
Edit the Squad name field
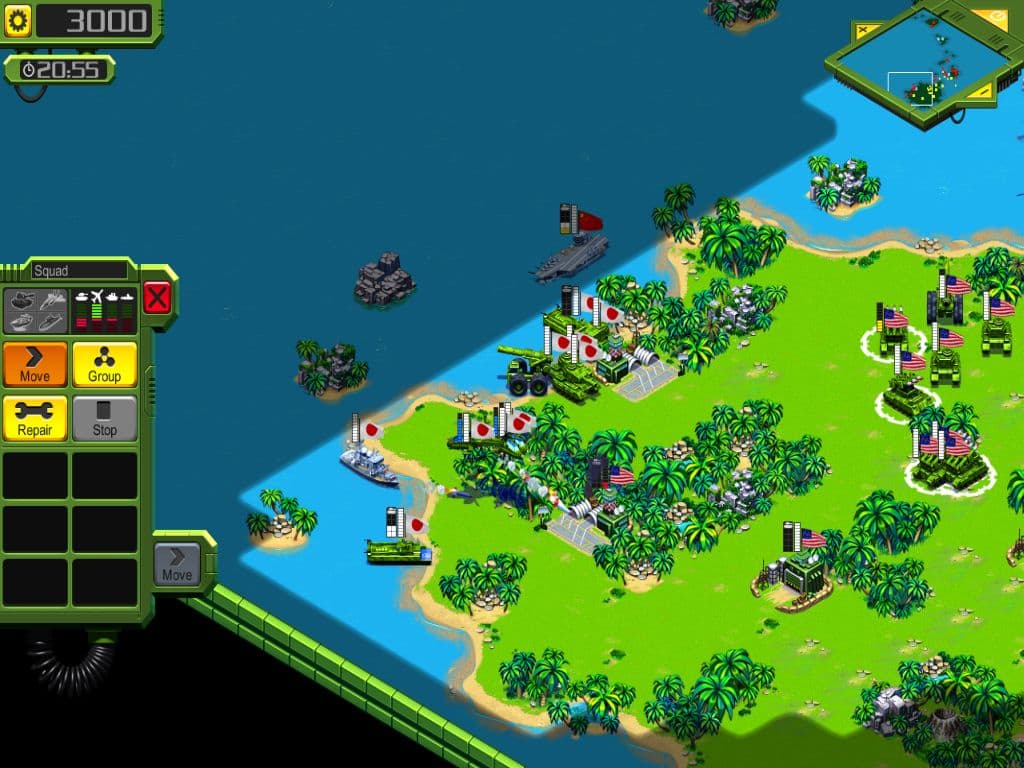coord(79,270)
